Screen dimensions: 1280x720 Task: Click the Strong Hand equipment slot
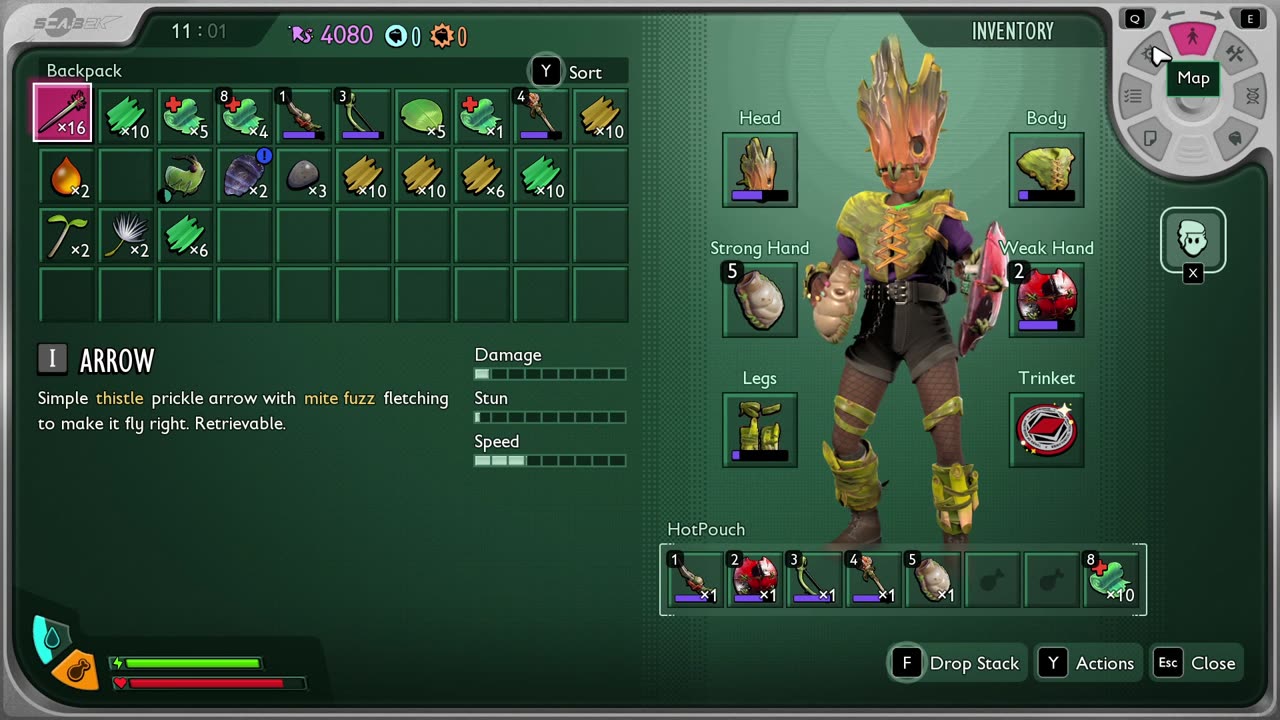coord(760,300)
